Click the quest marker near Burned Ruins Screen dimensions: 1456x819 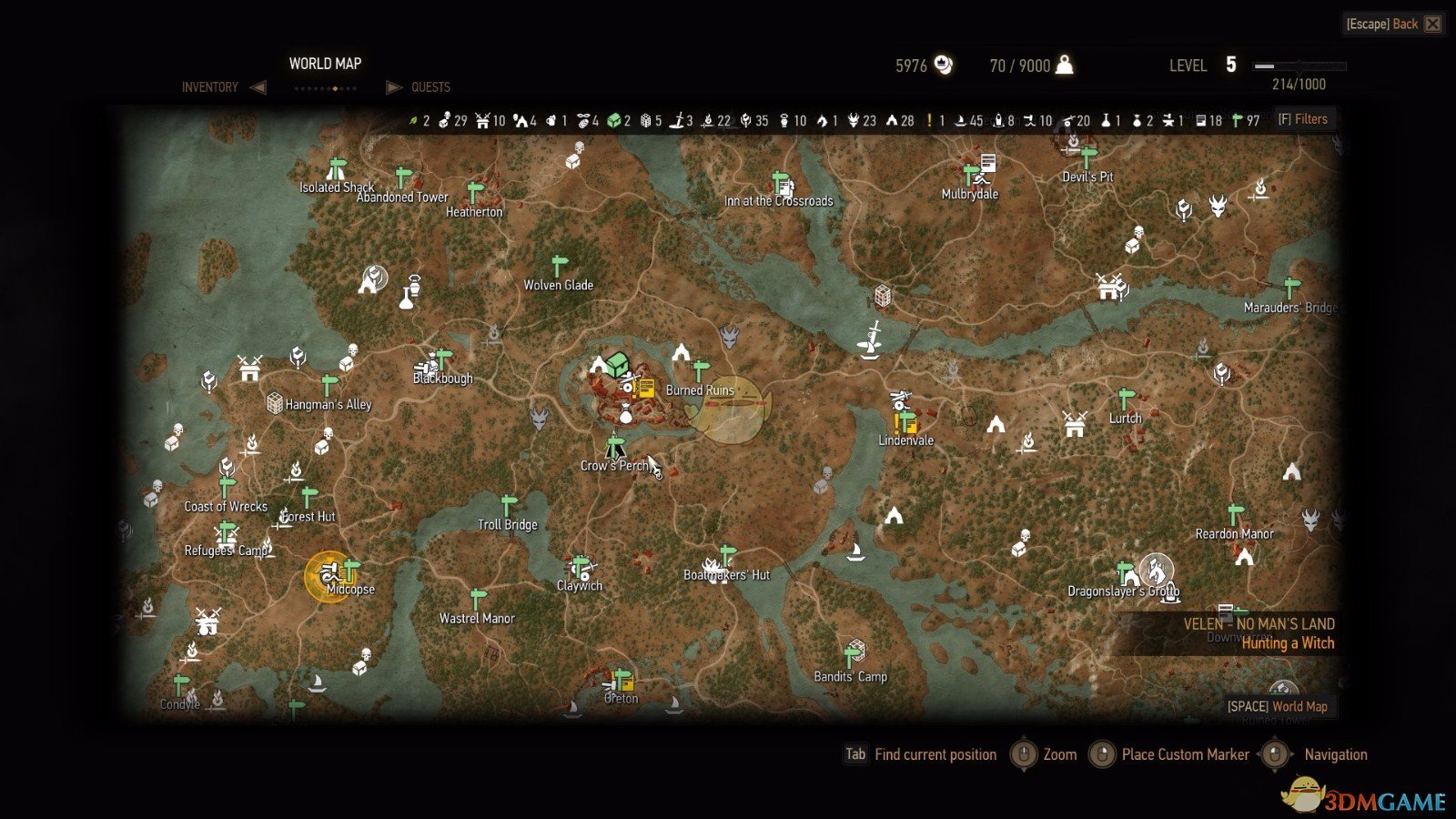point(646,387)
